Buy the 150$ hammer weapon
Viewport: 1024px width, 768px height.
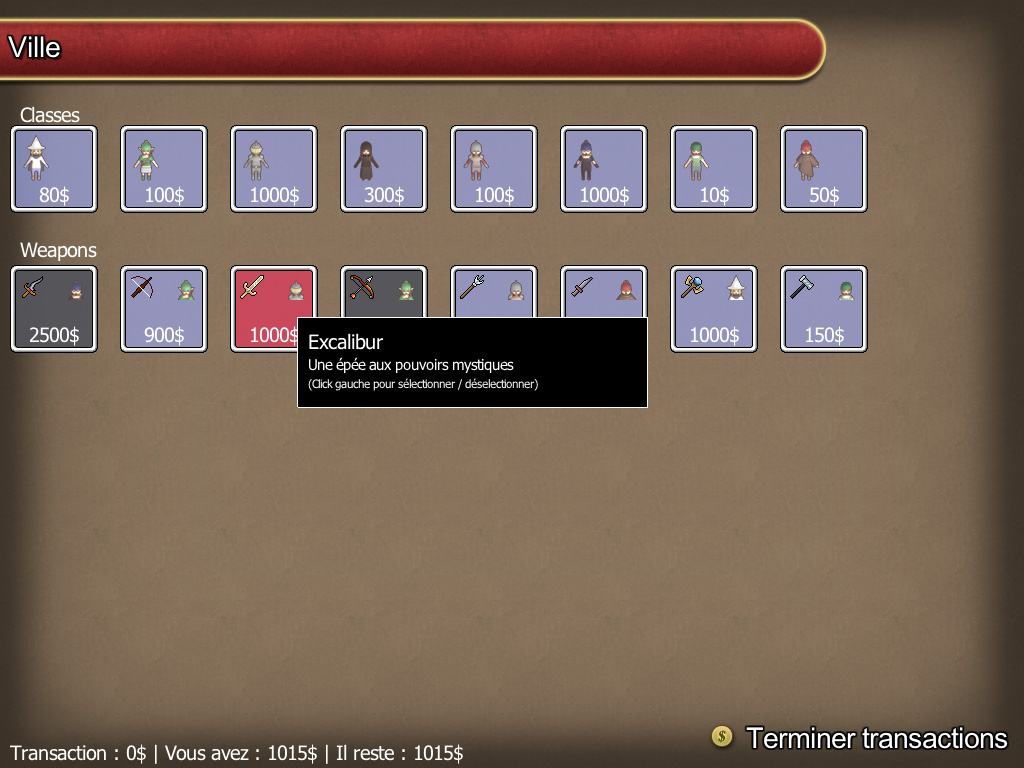tap(824, 308)
